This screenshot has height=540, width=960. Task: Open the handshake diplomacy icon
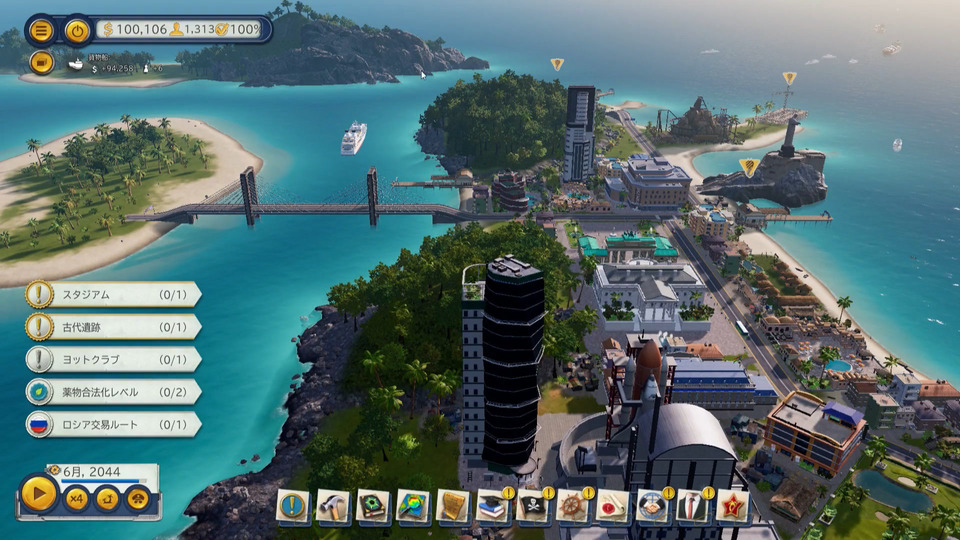(x=653, y=507)
